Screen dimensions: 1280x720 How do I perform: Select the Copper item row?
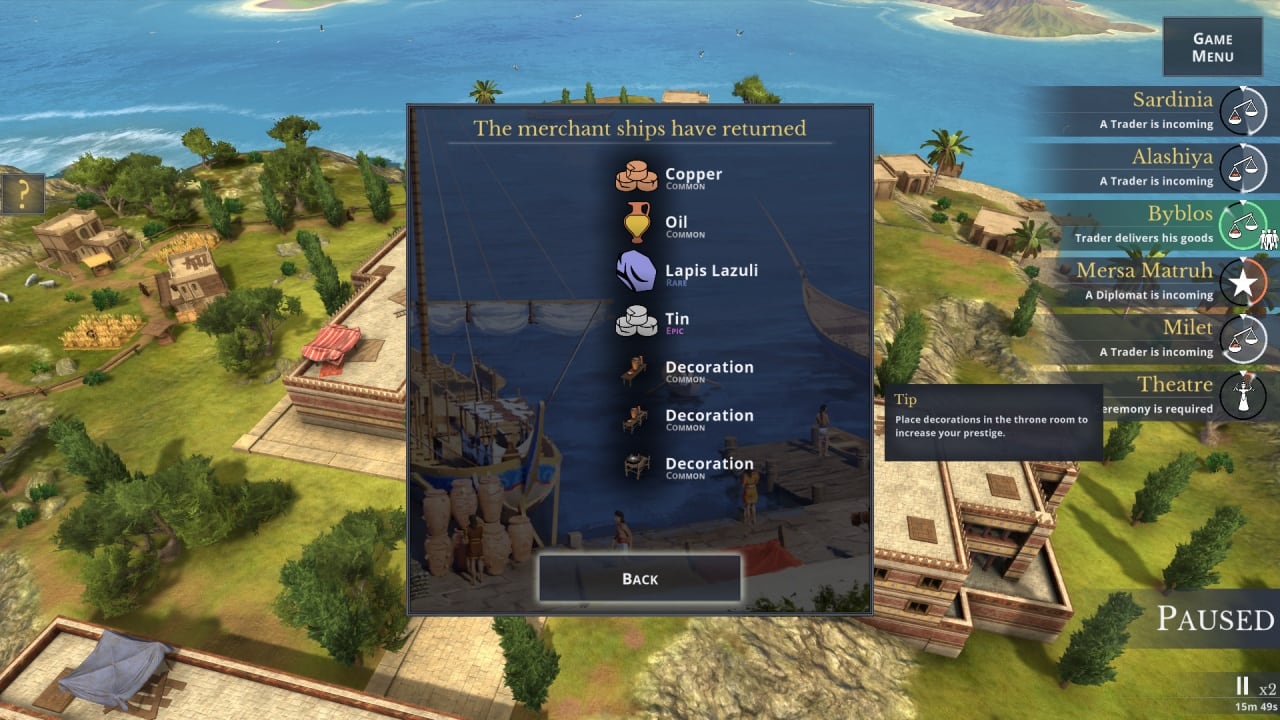pos(670,177)
